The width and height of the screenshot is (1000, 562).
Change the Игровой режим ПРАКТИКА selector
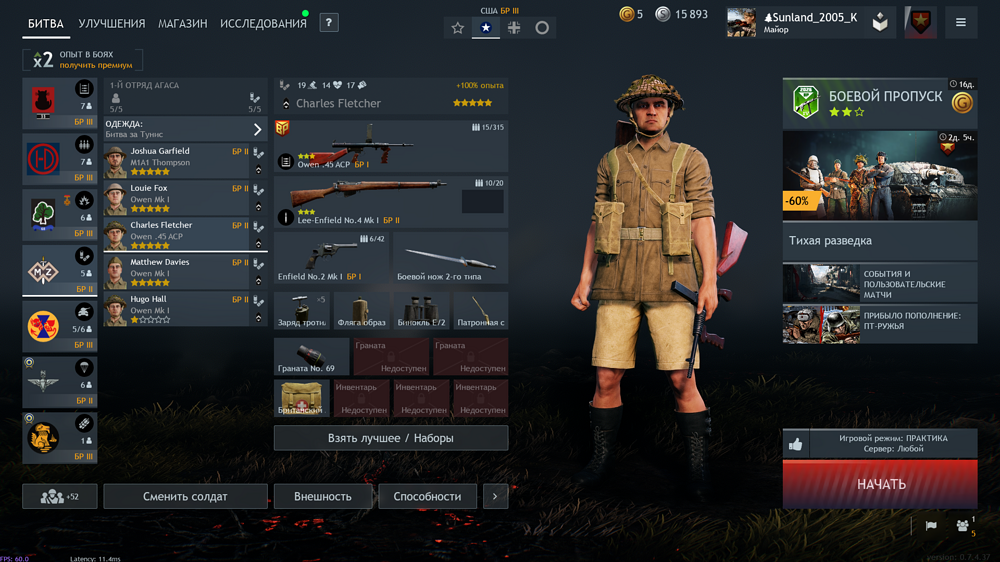(x=892, y=444)
